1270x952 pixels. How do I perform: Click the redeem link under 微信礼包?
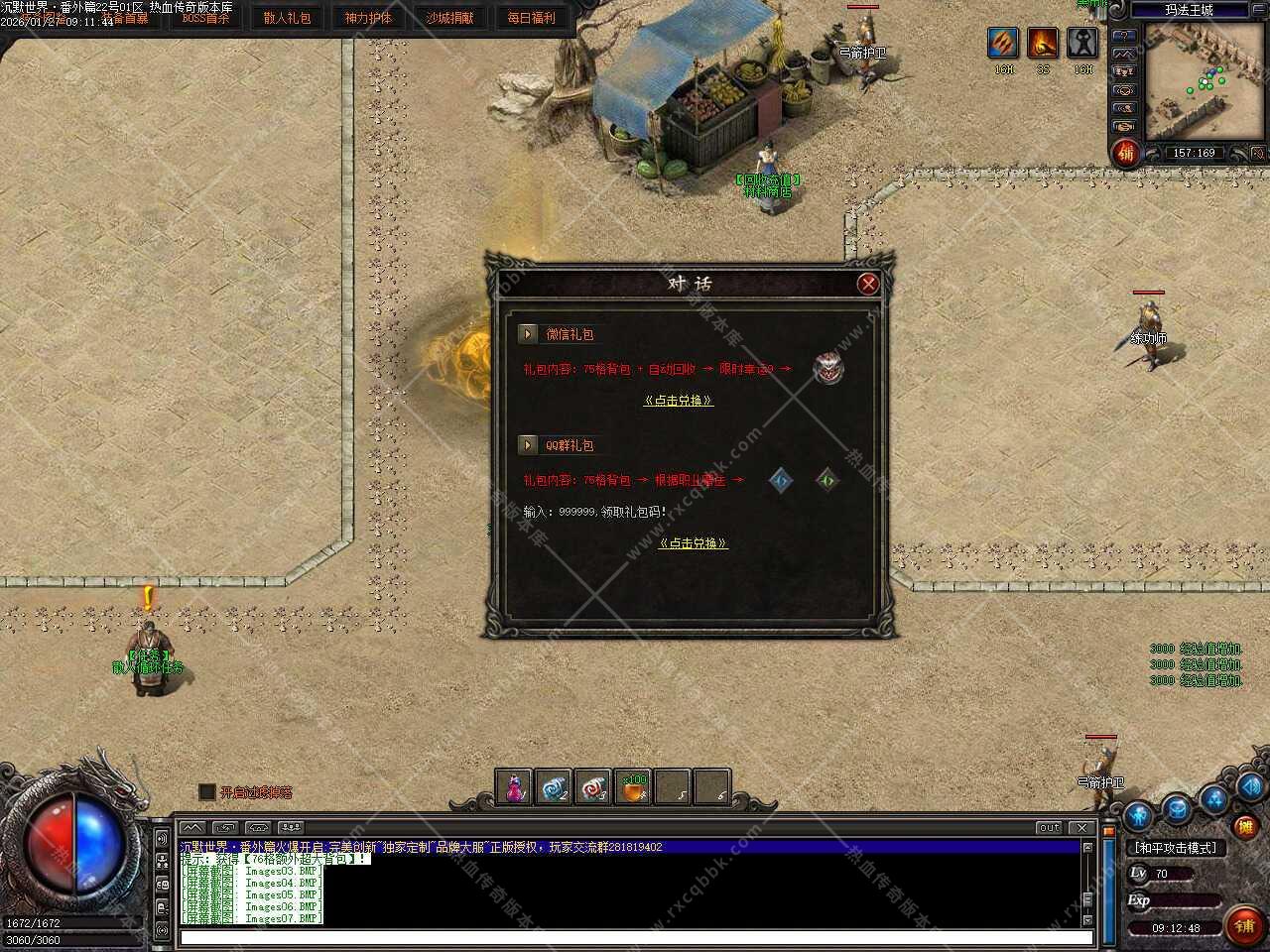click(679, 401)
